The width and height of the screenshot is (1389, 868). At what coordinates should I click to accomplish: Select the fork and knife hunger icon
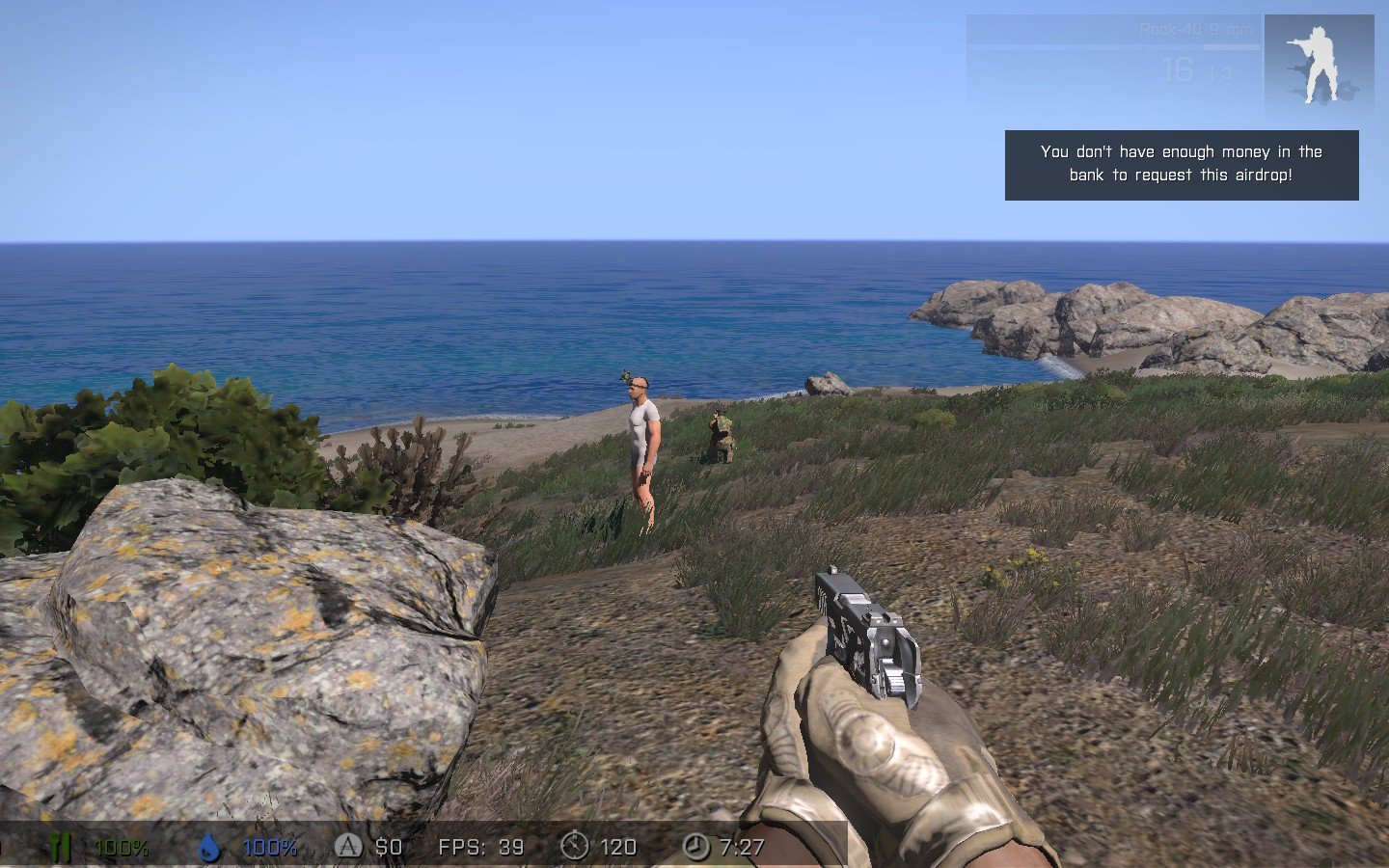click(61, 847)
